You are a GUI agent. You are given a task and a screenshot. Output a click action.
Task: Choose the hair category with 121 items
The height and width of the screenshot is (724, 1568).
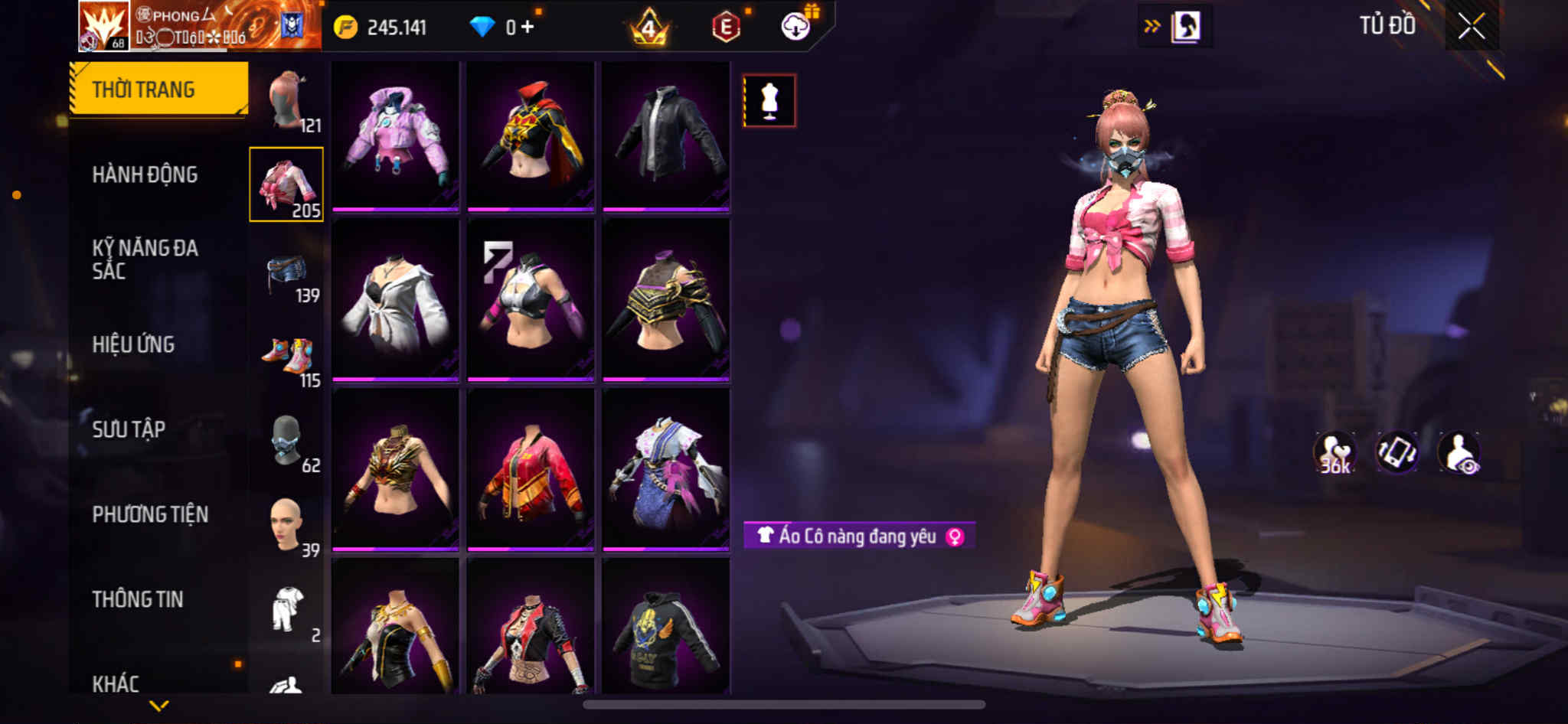(x=287, y=100)
